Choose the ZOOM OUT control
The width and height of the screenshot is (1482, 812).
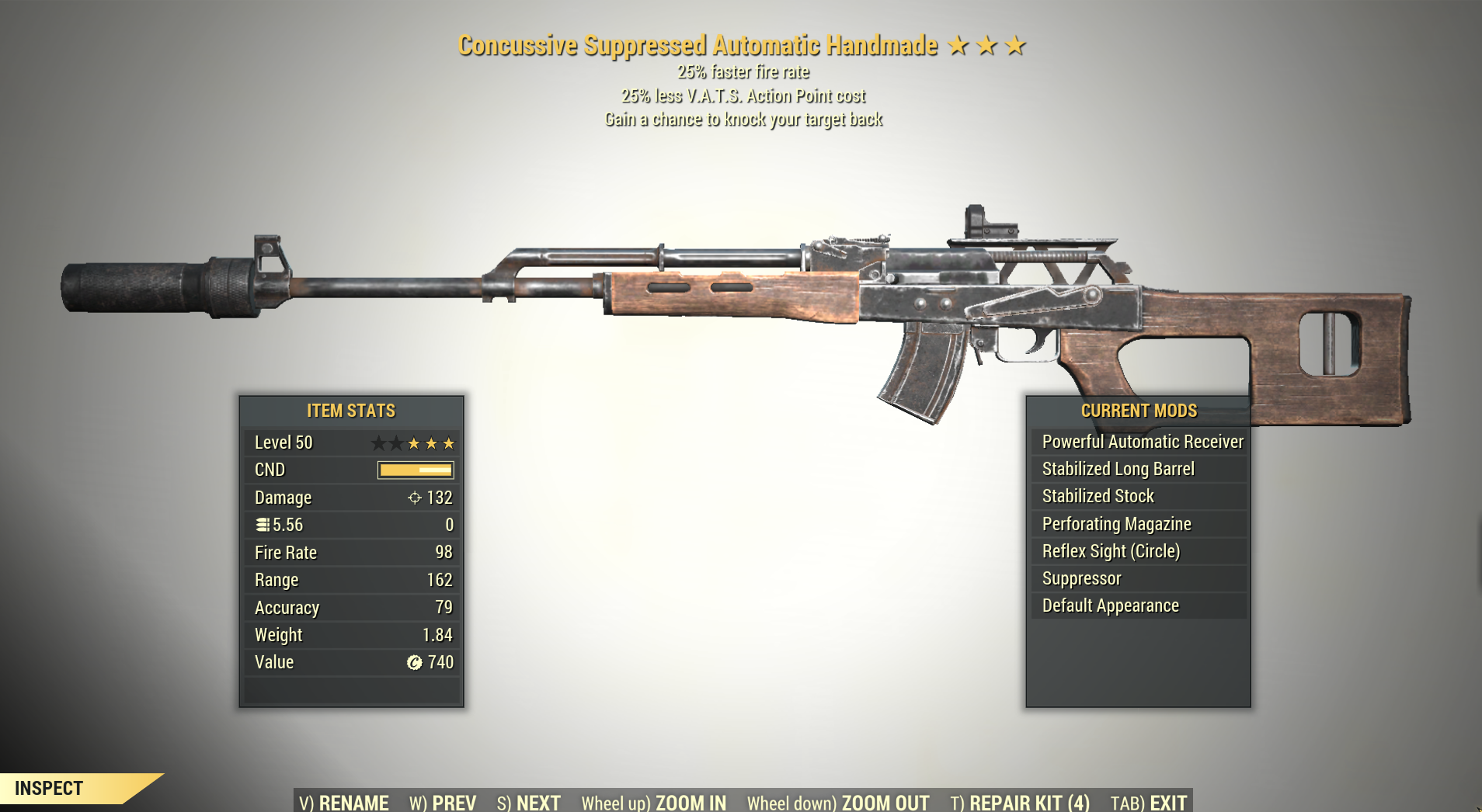click(837, 802)
